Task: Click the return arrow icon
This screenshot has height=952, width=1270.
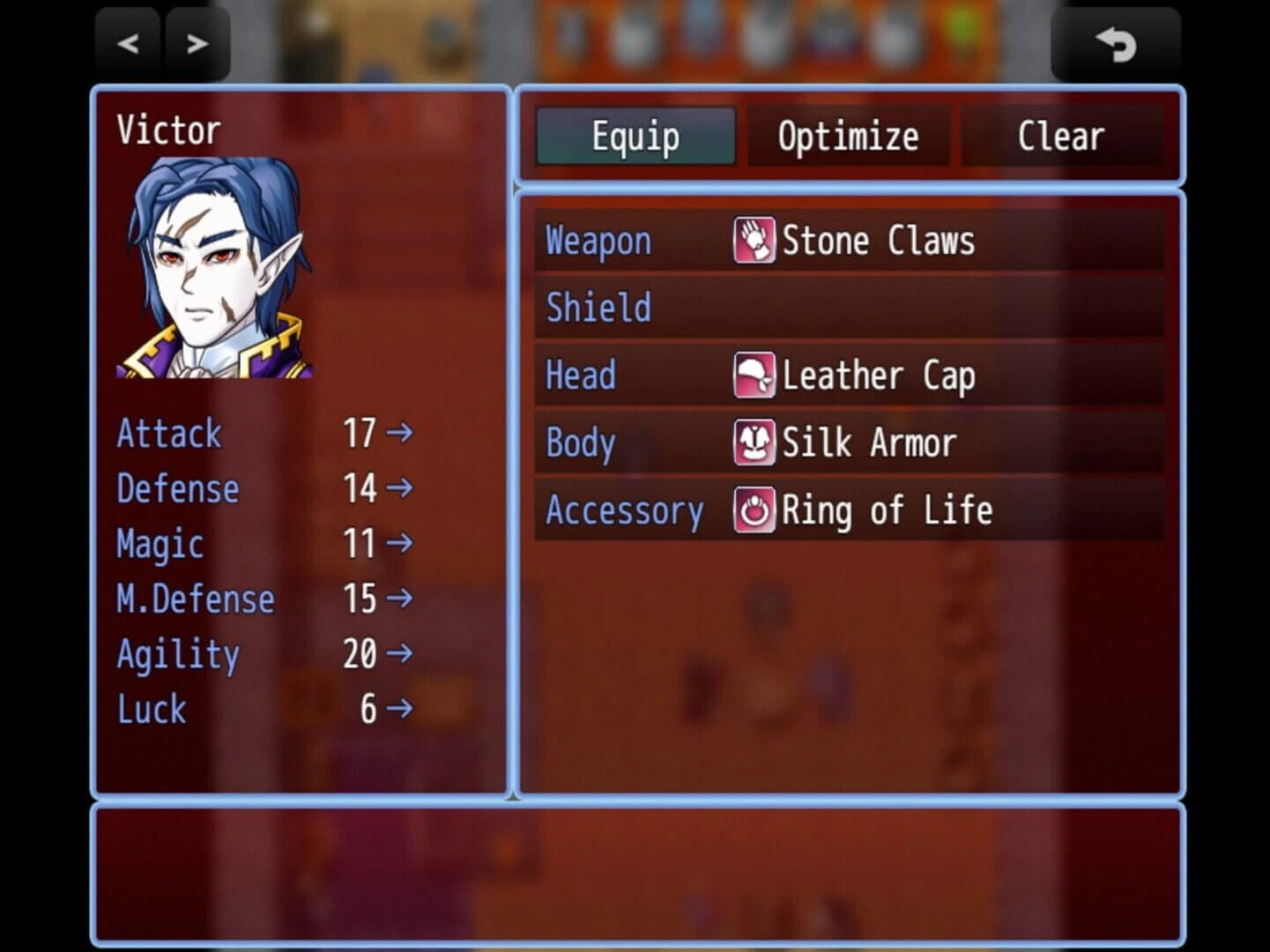Action: [1116, 44]
